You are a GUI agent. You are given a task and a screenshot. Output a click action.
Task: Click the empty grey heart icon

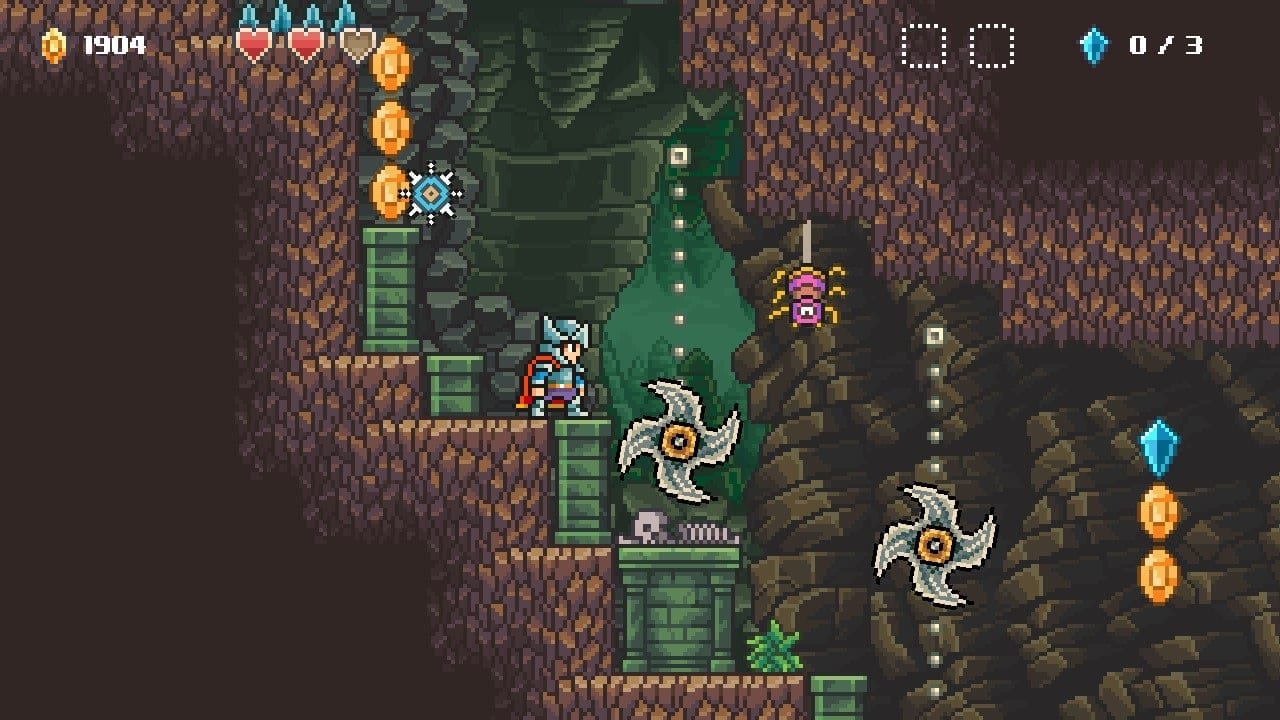point(357,44)
